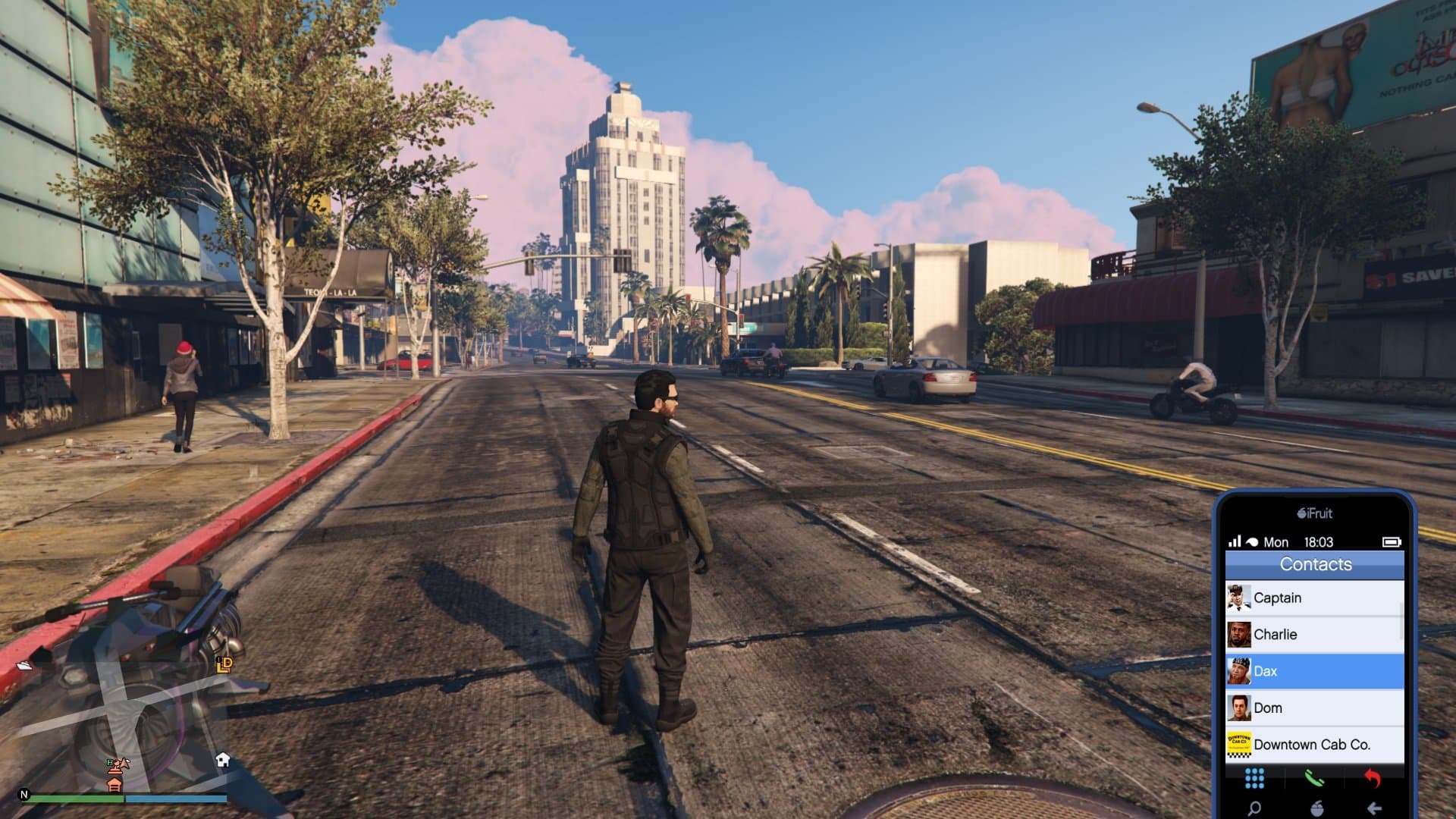Click the red curved back arrow
The image size is (1456, 819).
1373,778
